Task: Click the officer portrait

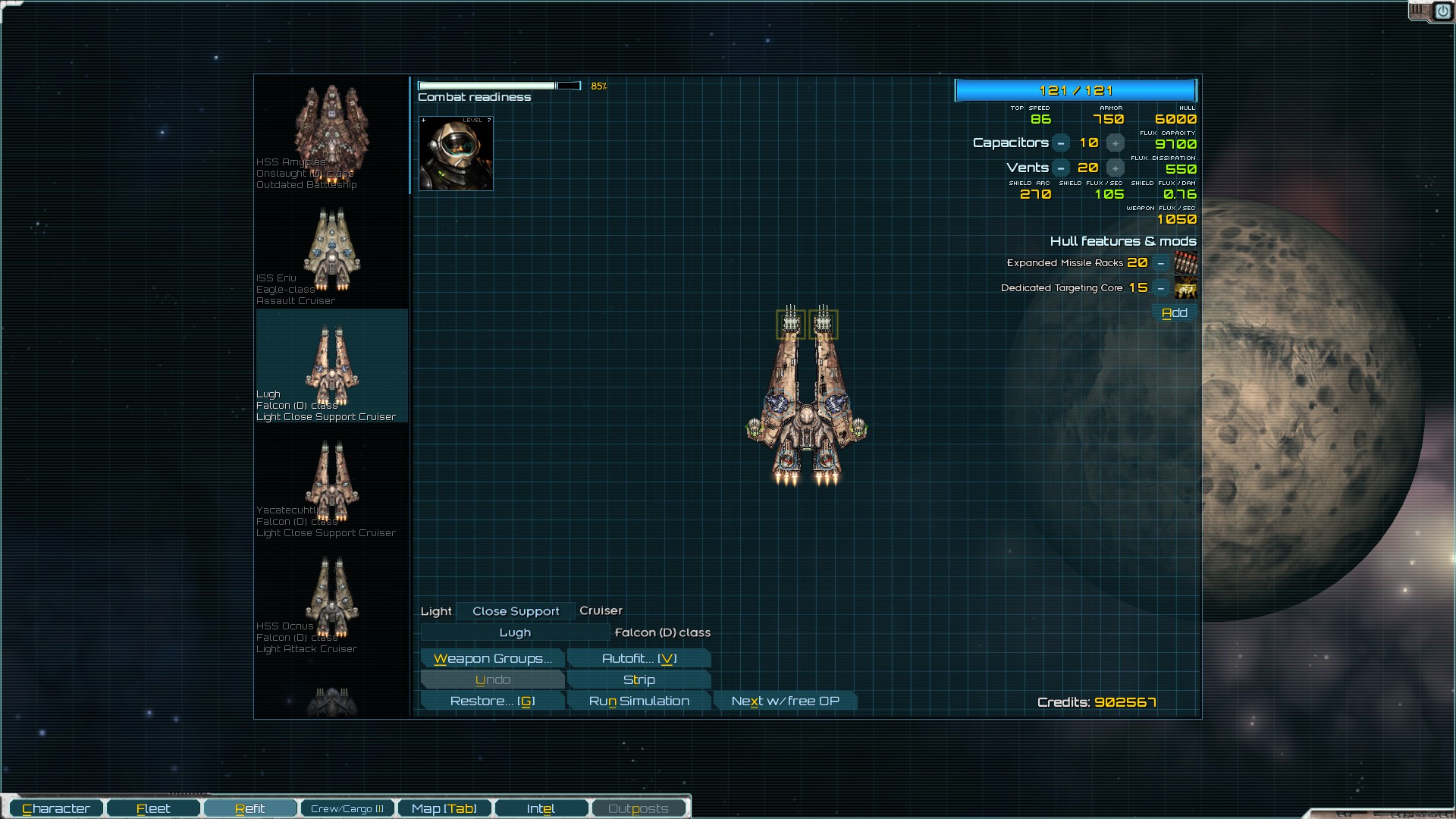Action: coord(456,153)
